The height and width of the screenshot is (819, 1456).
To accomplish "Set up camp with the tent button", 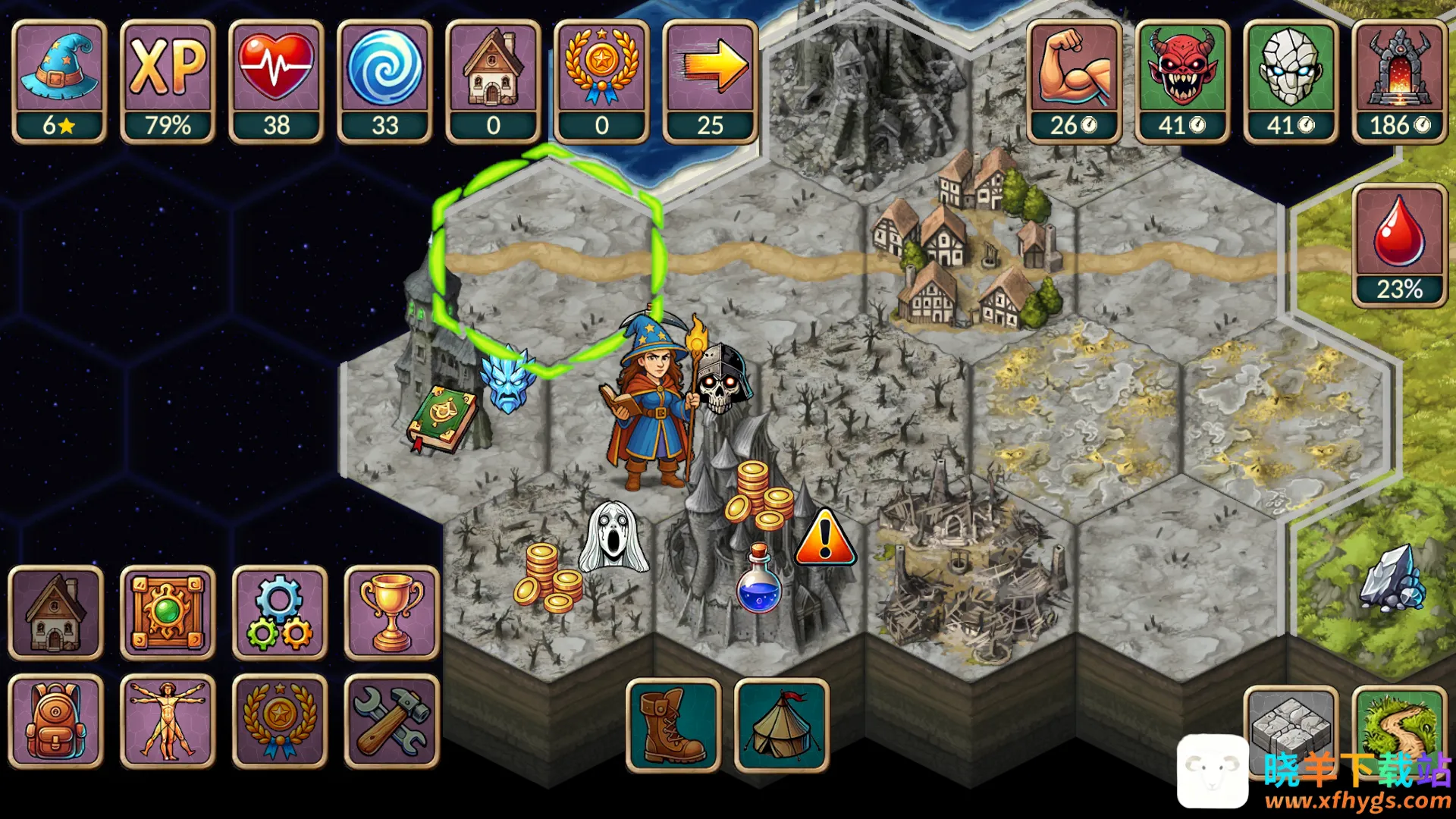I will [x=782, y=726].
